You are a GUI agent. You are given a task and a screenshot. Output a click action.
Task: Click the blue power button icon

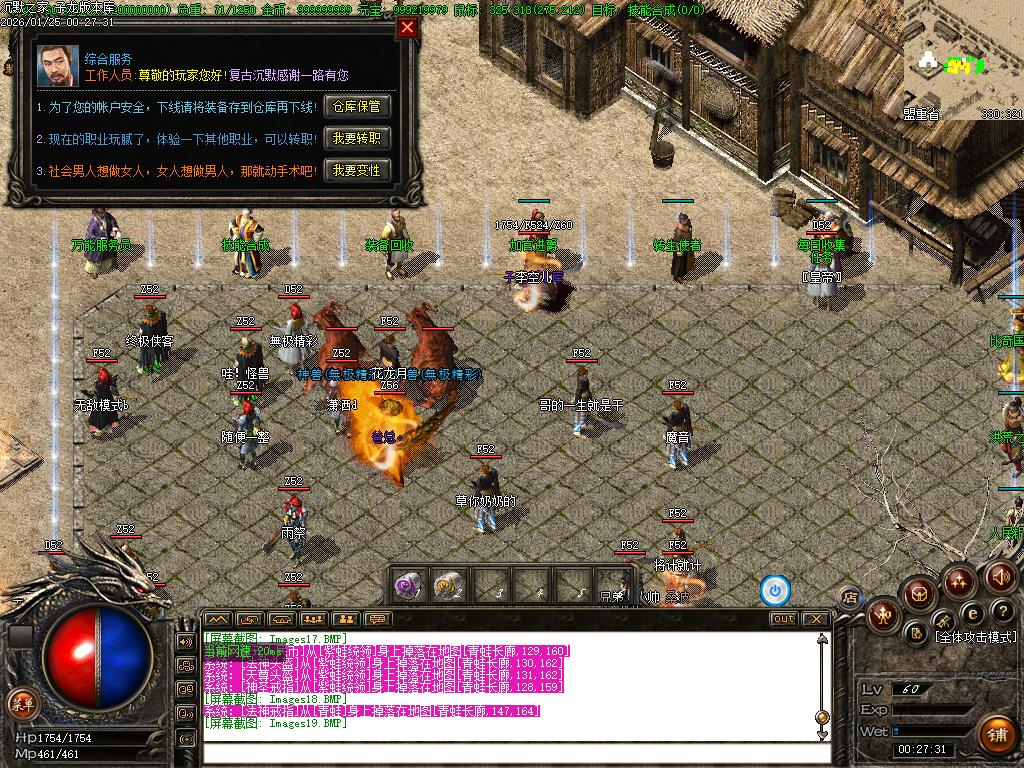(775, 591)
